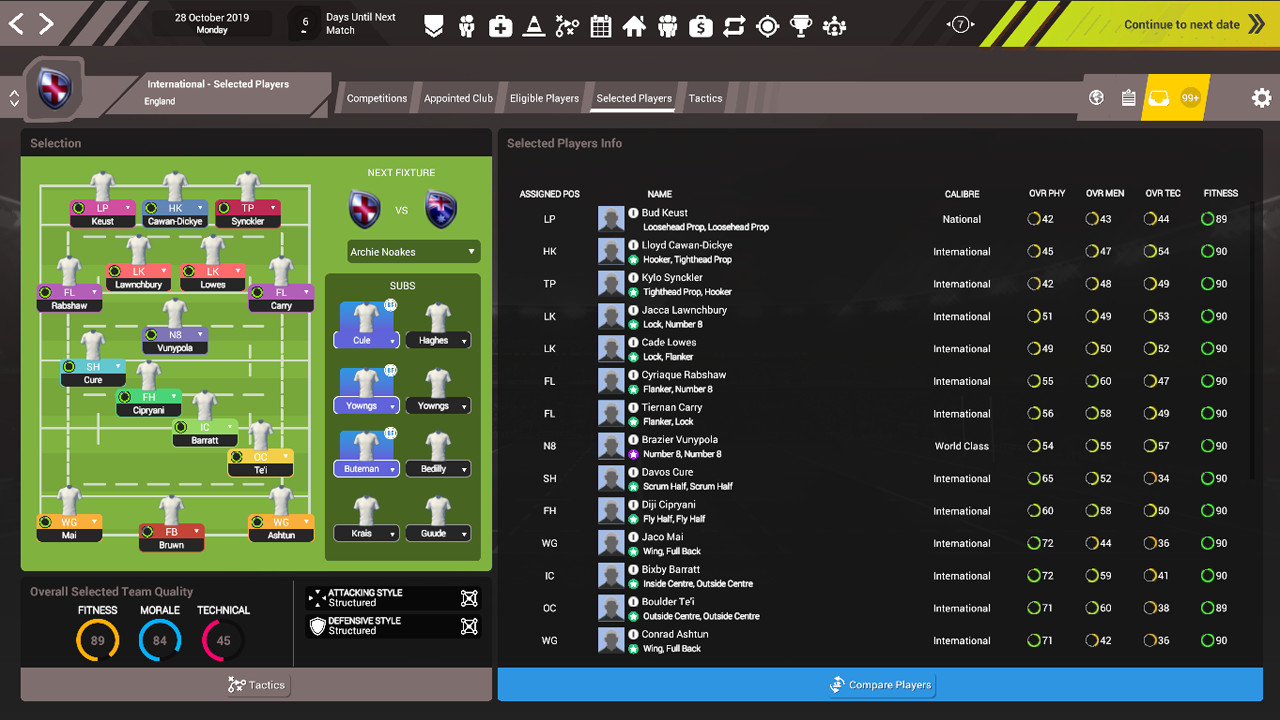The image size is (1280, 720).
Task: Toggle the Attacking Style swords icon
Action: pos(469,598)
